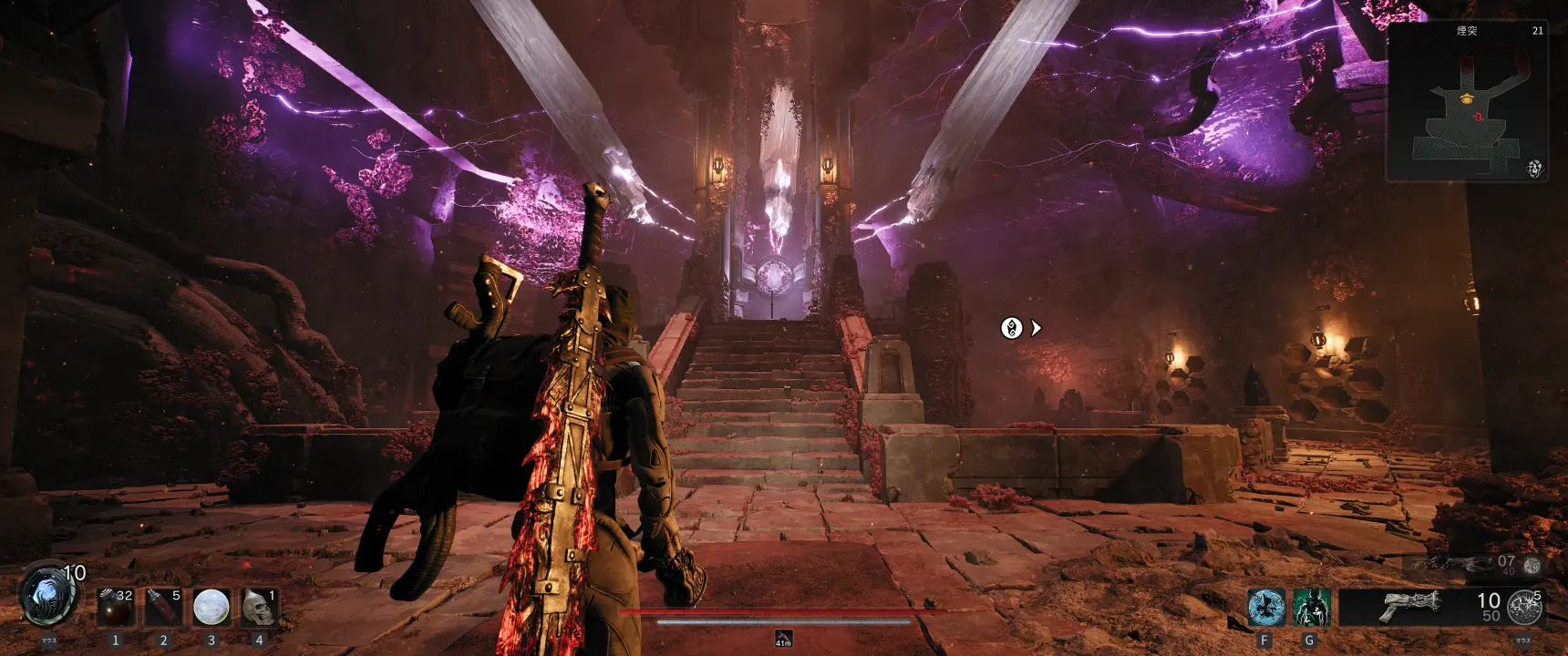Select the dark flask consumable in slot 1

116,607
